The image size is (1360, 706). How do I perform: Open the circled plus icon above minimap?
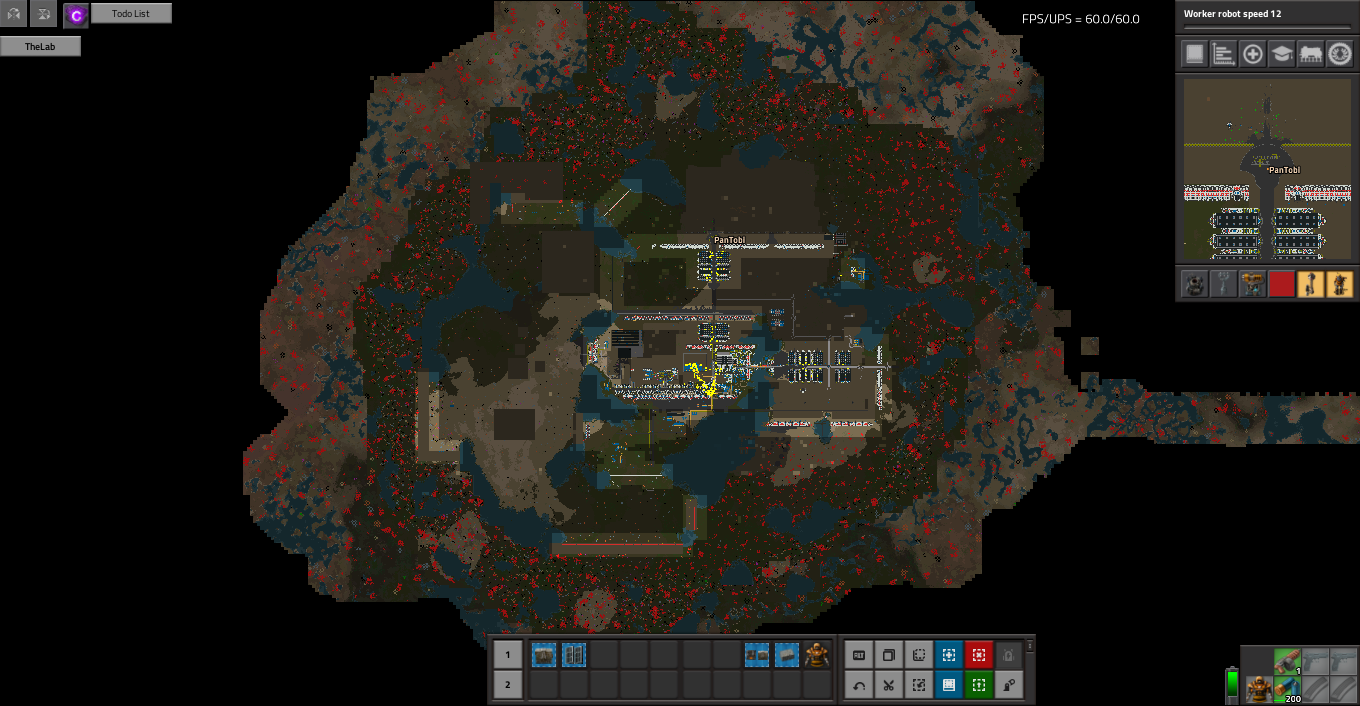[1252, 54]
